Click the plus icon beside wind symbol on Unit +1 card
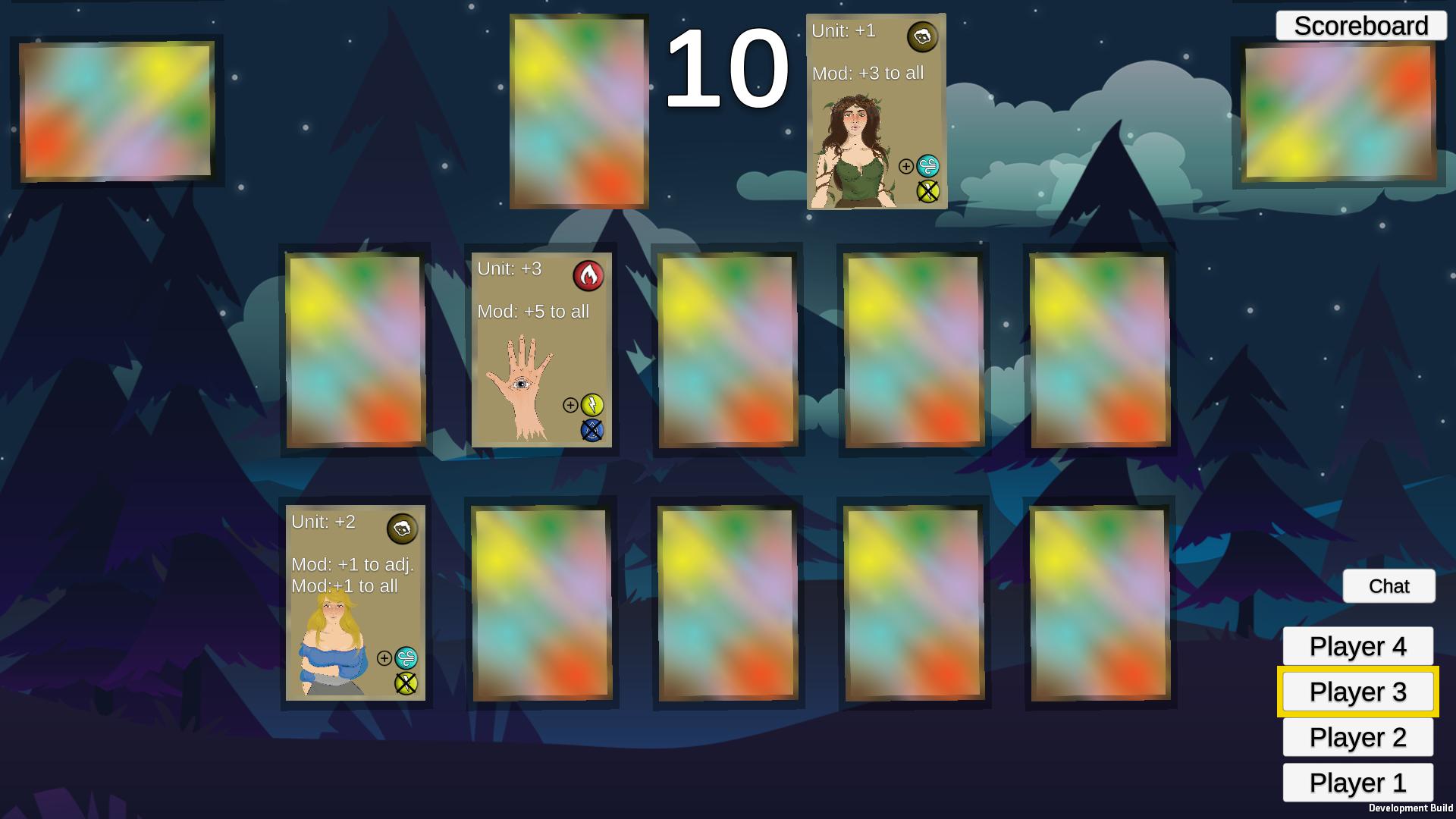Image resolution: width=1456 pixels, height=819 pixels. pos(905,166)
